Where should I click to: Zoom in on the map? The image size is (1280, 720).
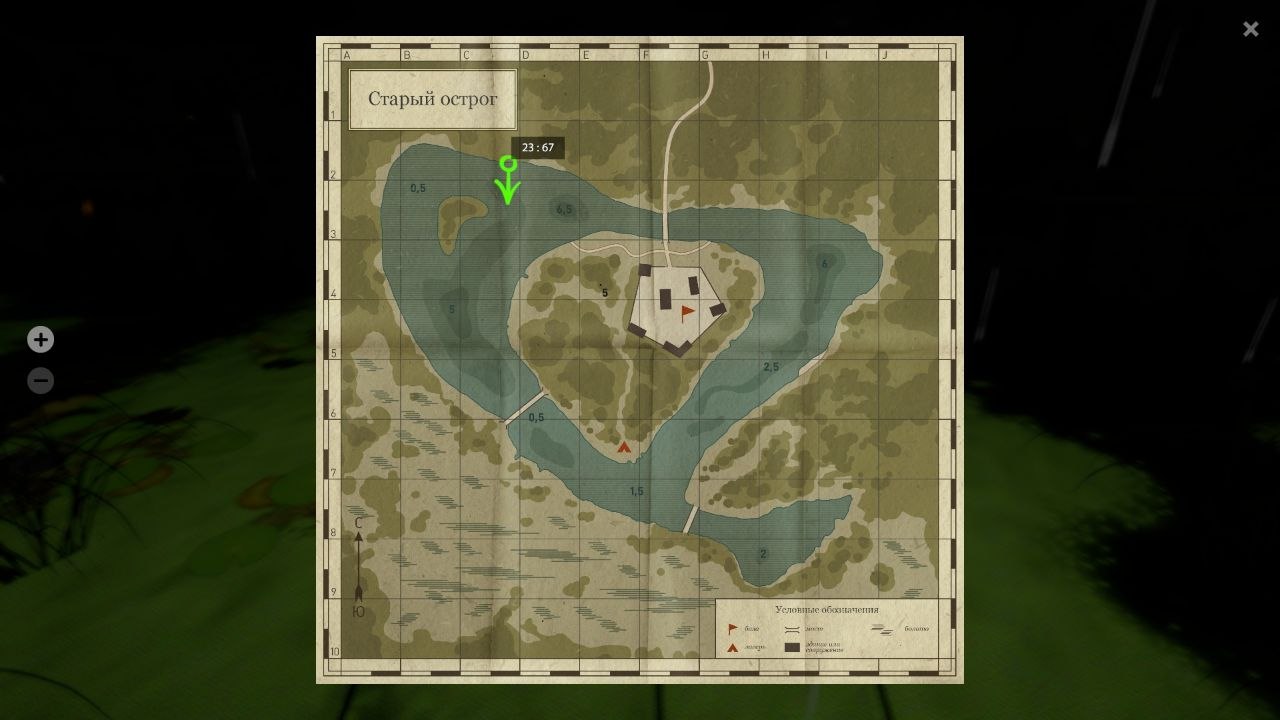[x=40, y=339]
